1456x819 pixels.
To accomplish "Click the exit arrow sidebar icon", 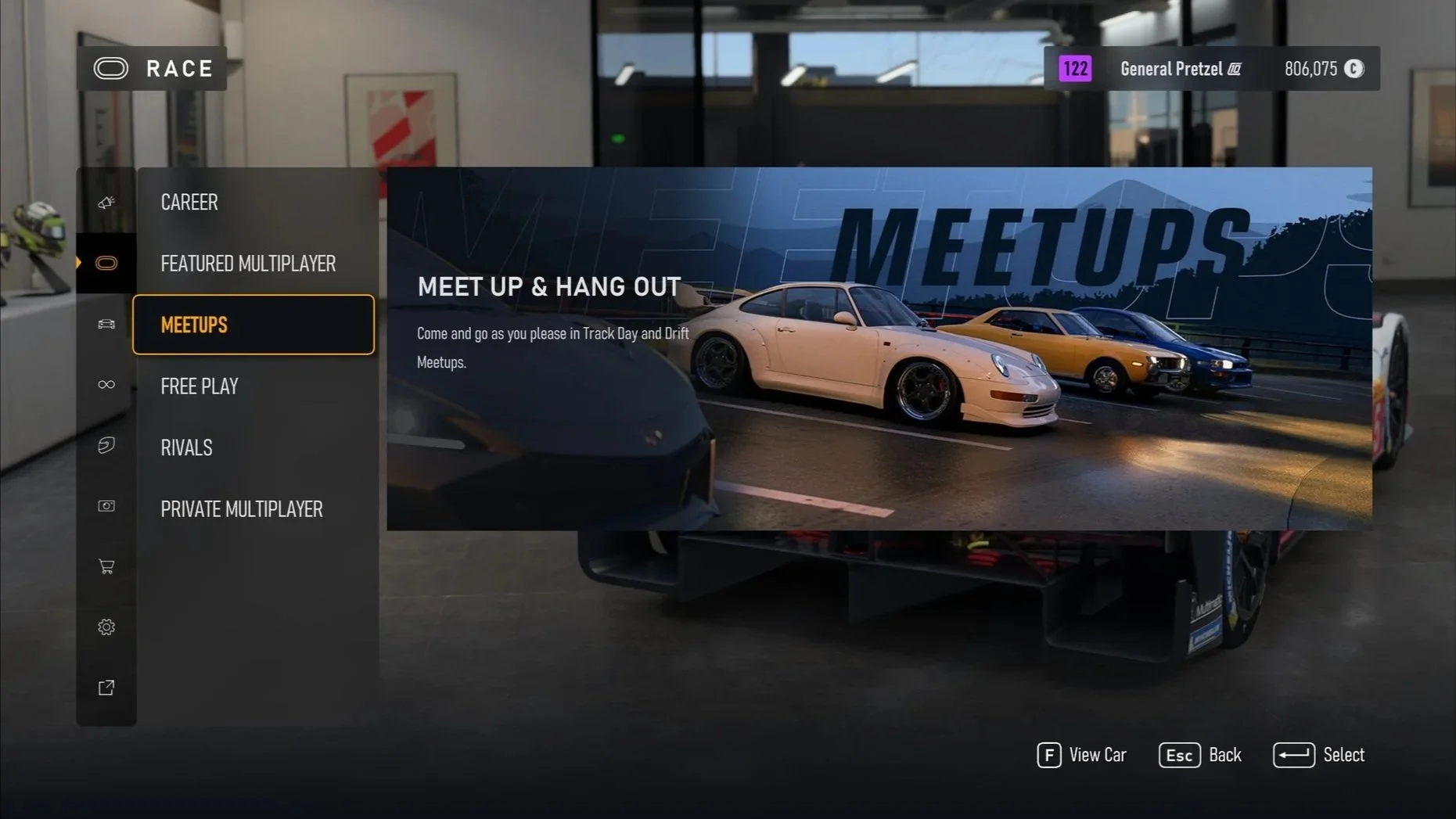I will tap(106, 688).
